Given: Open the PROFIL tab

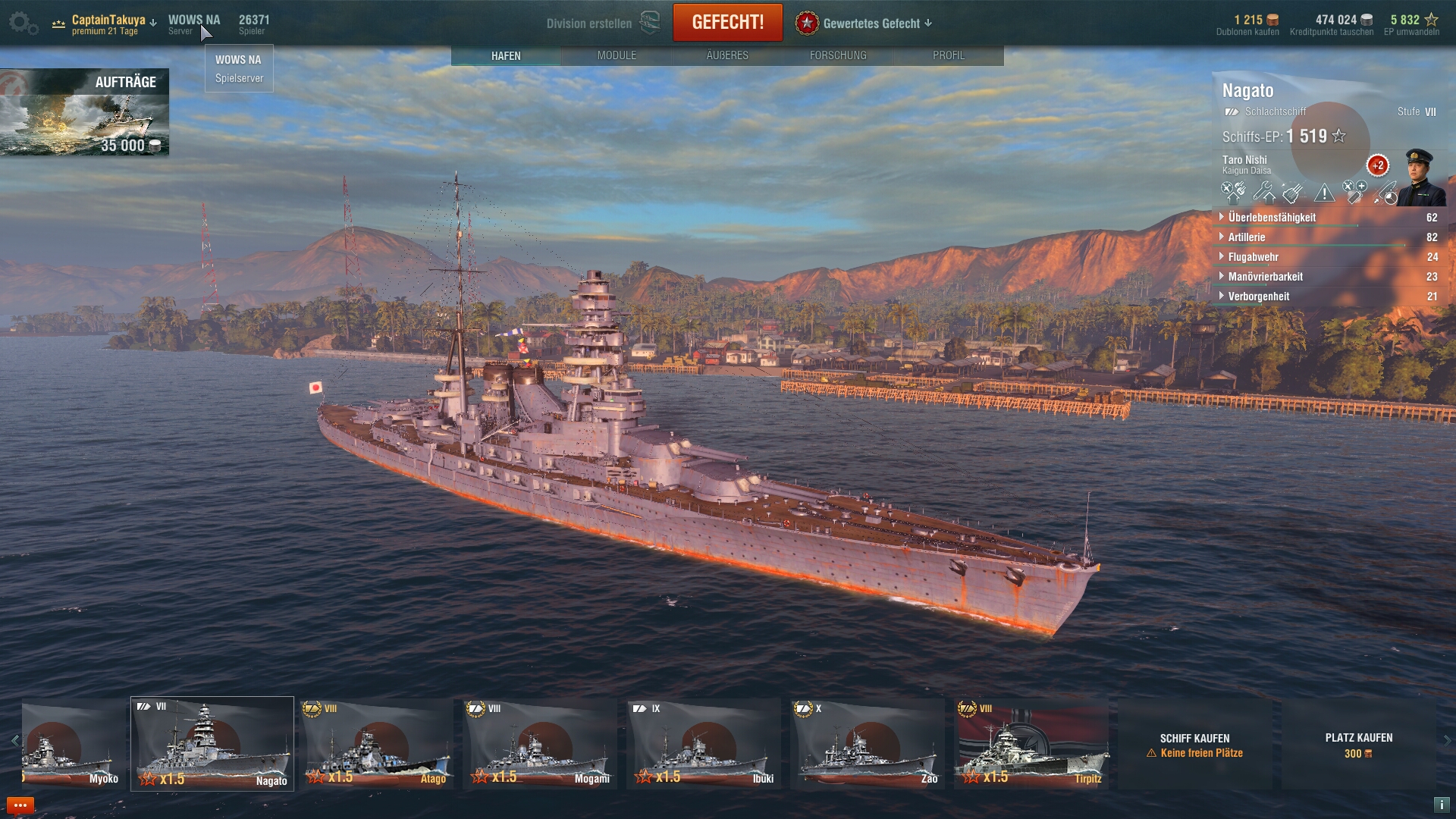Looking at the screenshot, I should pyautogui.click(x=949, y=55).
